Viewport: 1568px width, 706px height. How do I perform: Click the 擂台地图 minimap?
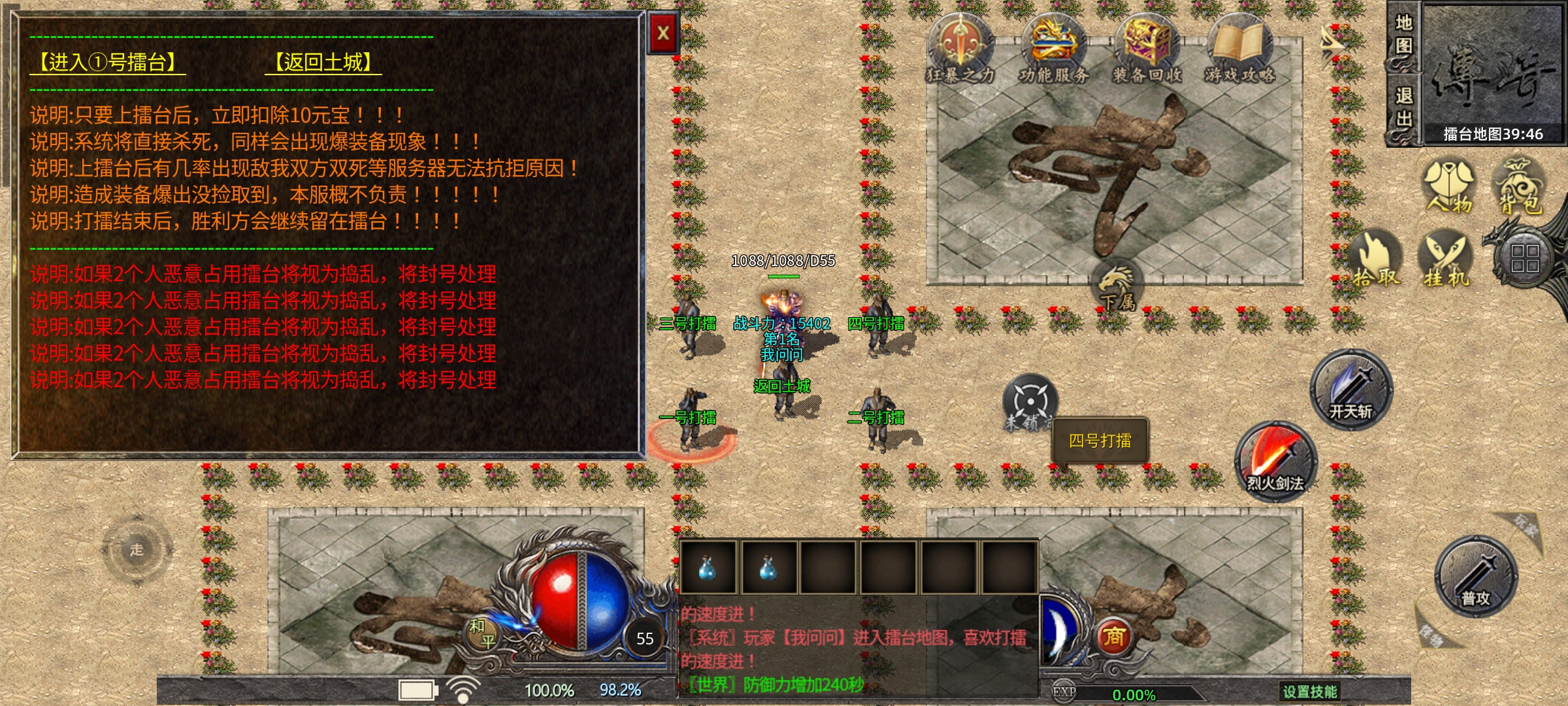point(1493,72)
